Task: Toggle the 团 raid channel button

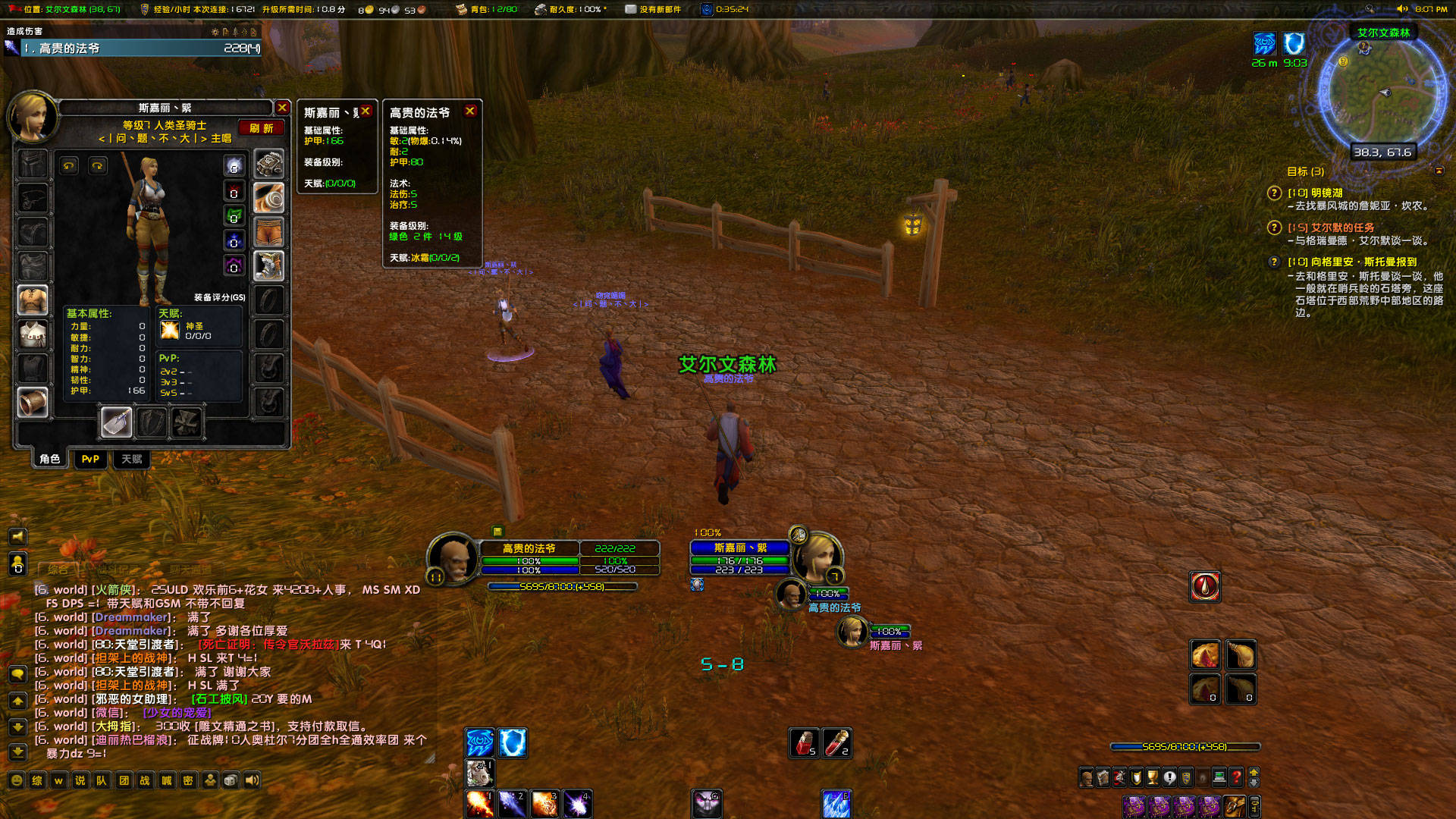Action: coord(124,780)
